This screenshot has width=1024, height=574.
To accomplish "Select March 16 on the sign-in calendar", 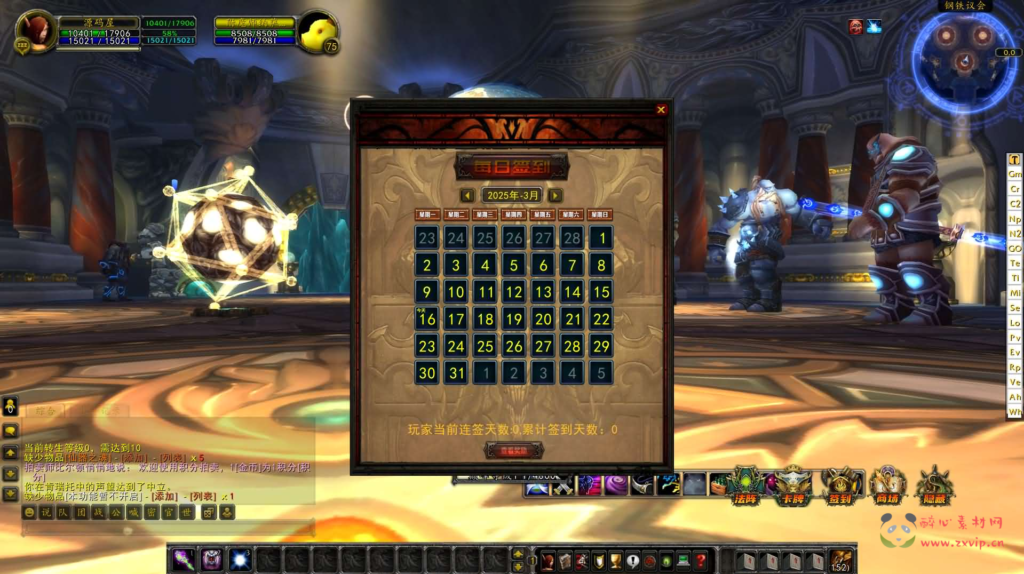I will (x=427, y=319).
